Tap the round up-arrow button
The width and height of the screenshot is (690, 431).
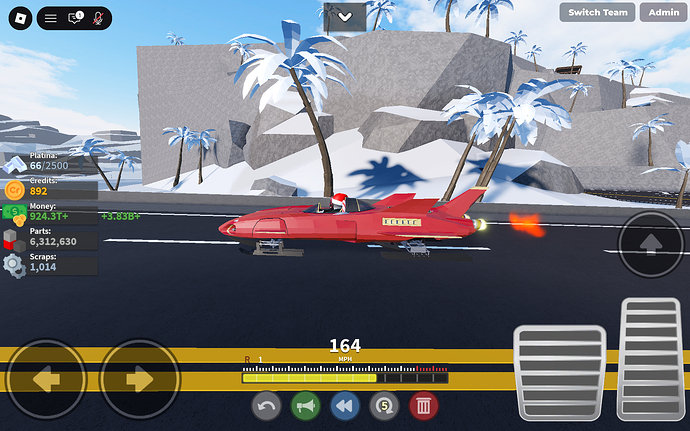pos(651,244)
